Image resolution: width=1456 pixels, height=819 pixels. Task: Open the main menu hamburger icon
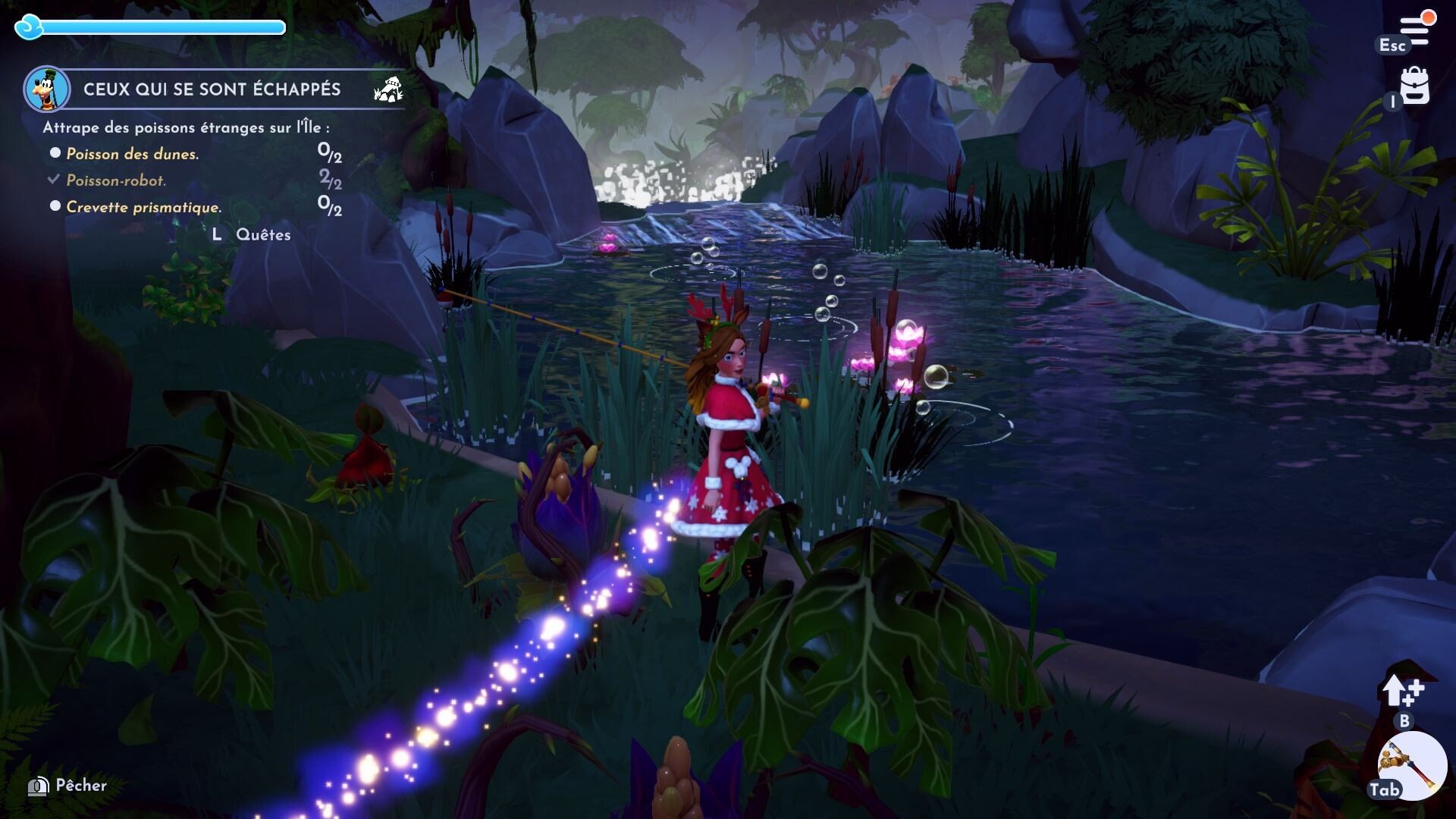pyautogui.click(x=1415, y=29)
